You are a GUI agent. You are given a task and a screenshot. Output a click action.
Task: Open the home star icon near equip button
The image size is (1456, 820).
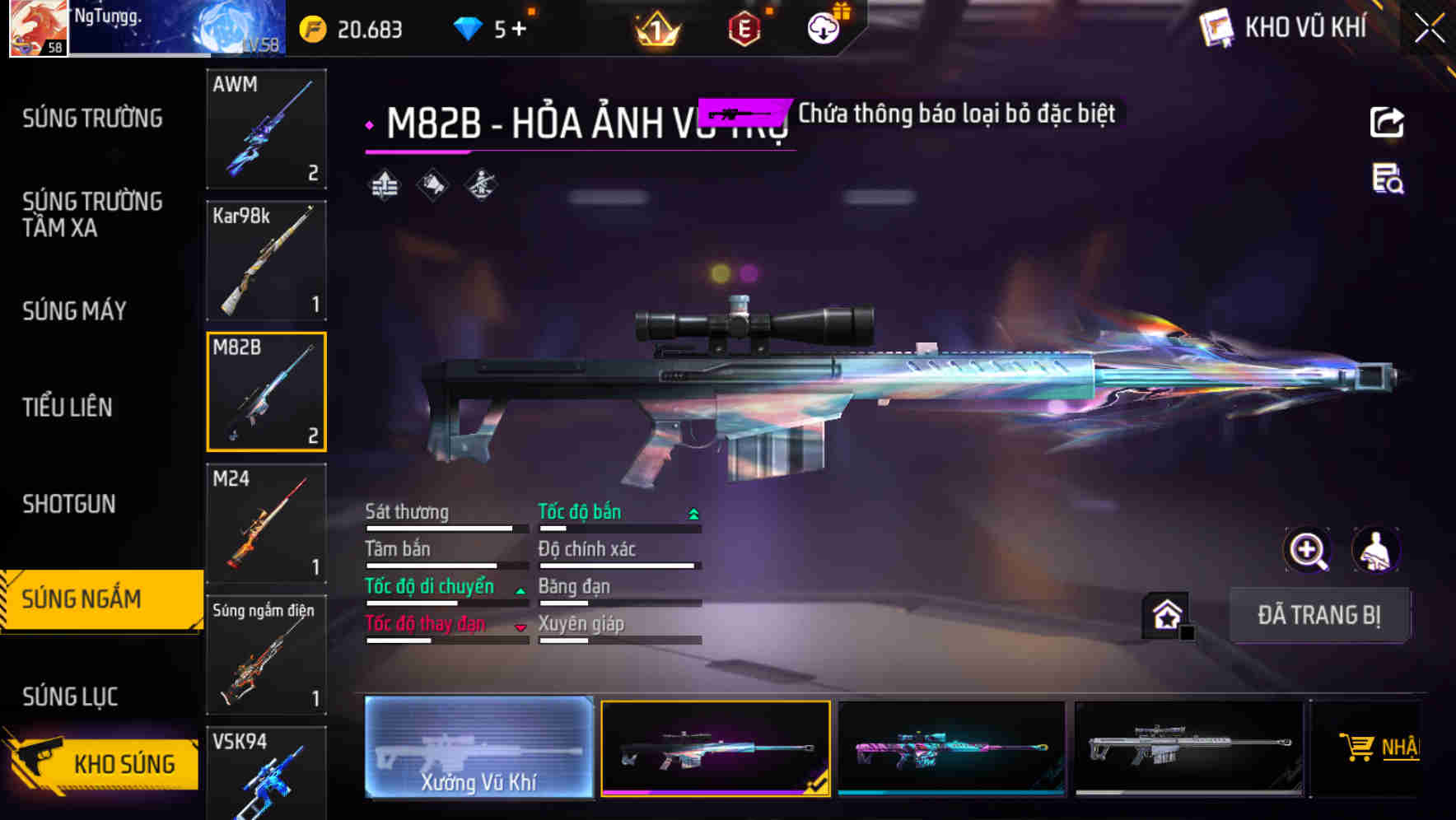coord(1165,615)
